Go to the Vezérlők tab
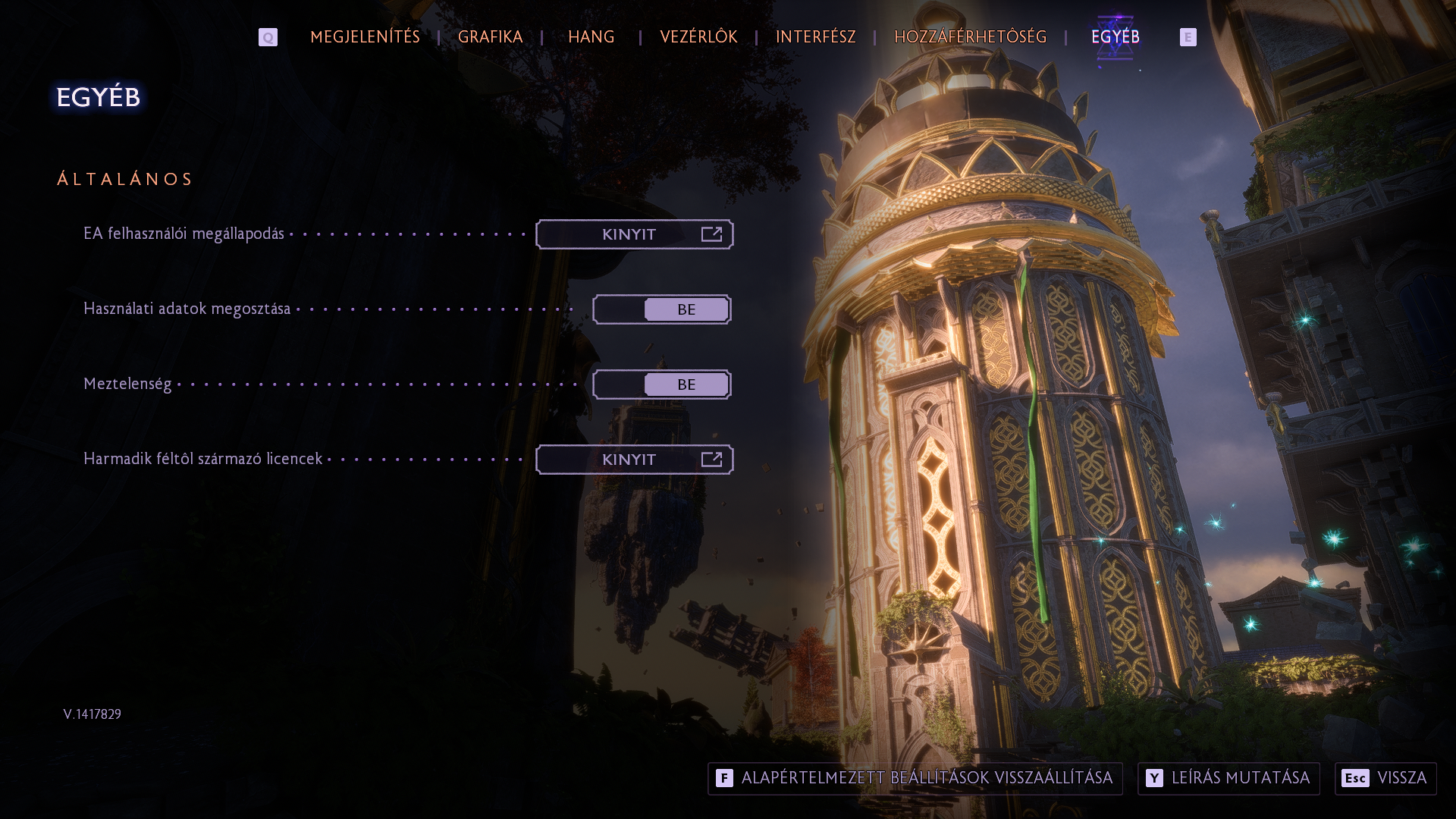Viewport: 1456px width, 819px height. 698,37
